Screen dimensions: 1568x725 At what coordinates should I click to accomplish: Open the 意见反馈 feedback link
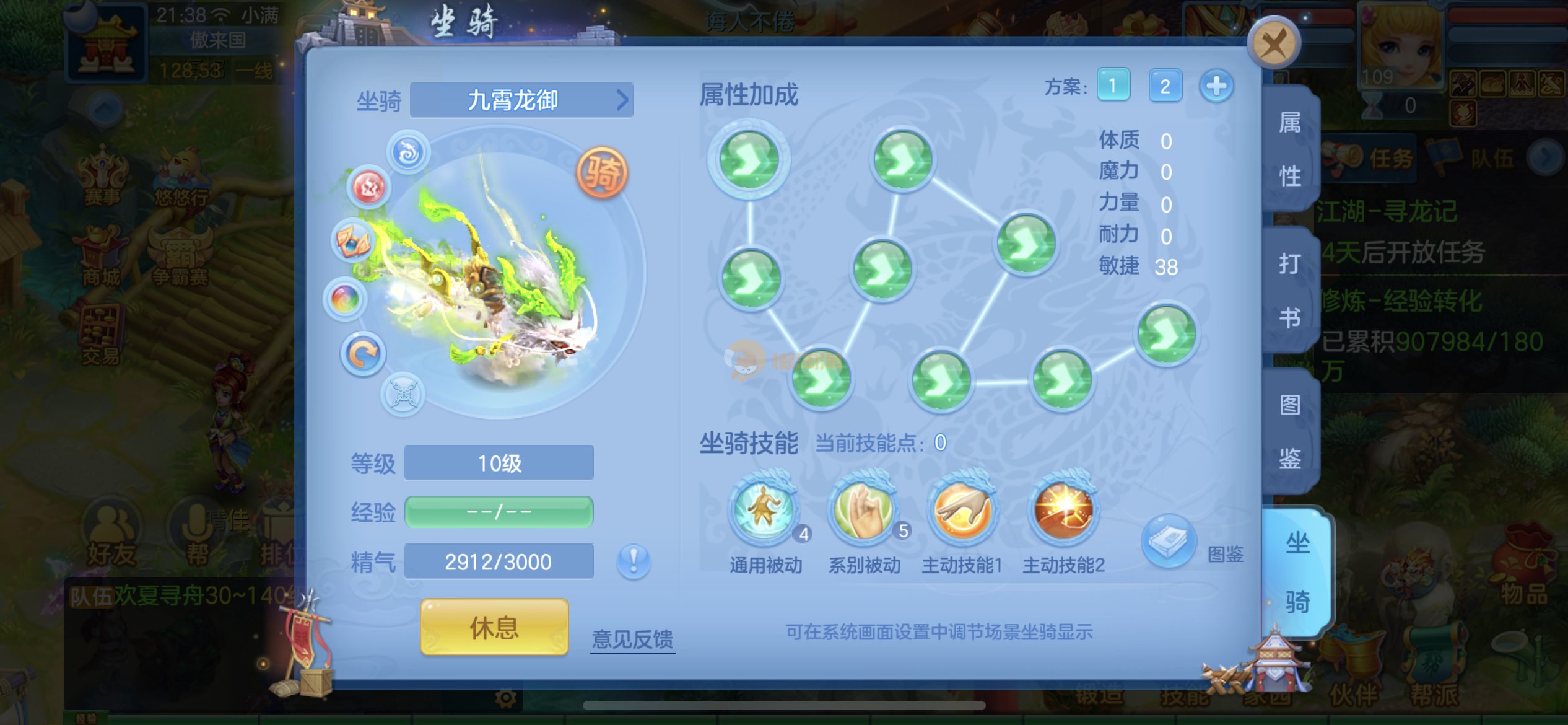(x=632, y=639)
